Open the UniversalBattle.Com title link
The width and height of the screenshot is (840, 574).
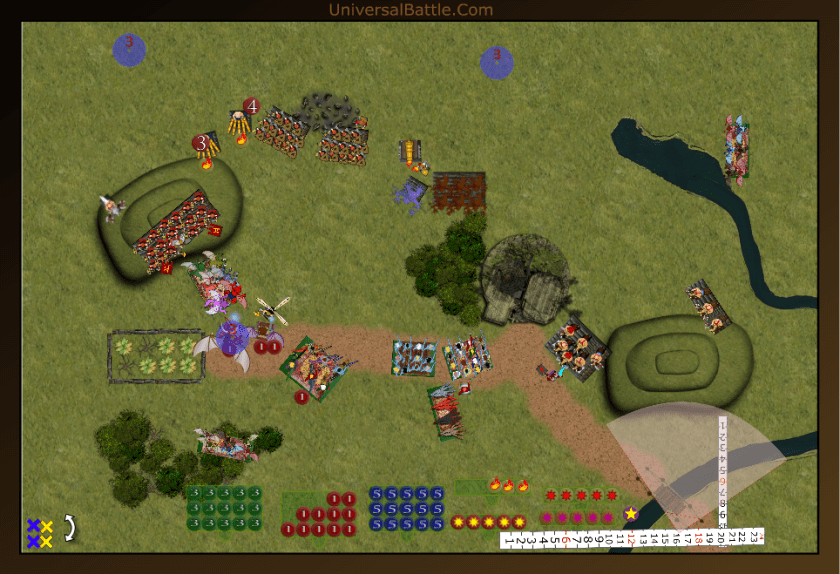point(410,10)
